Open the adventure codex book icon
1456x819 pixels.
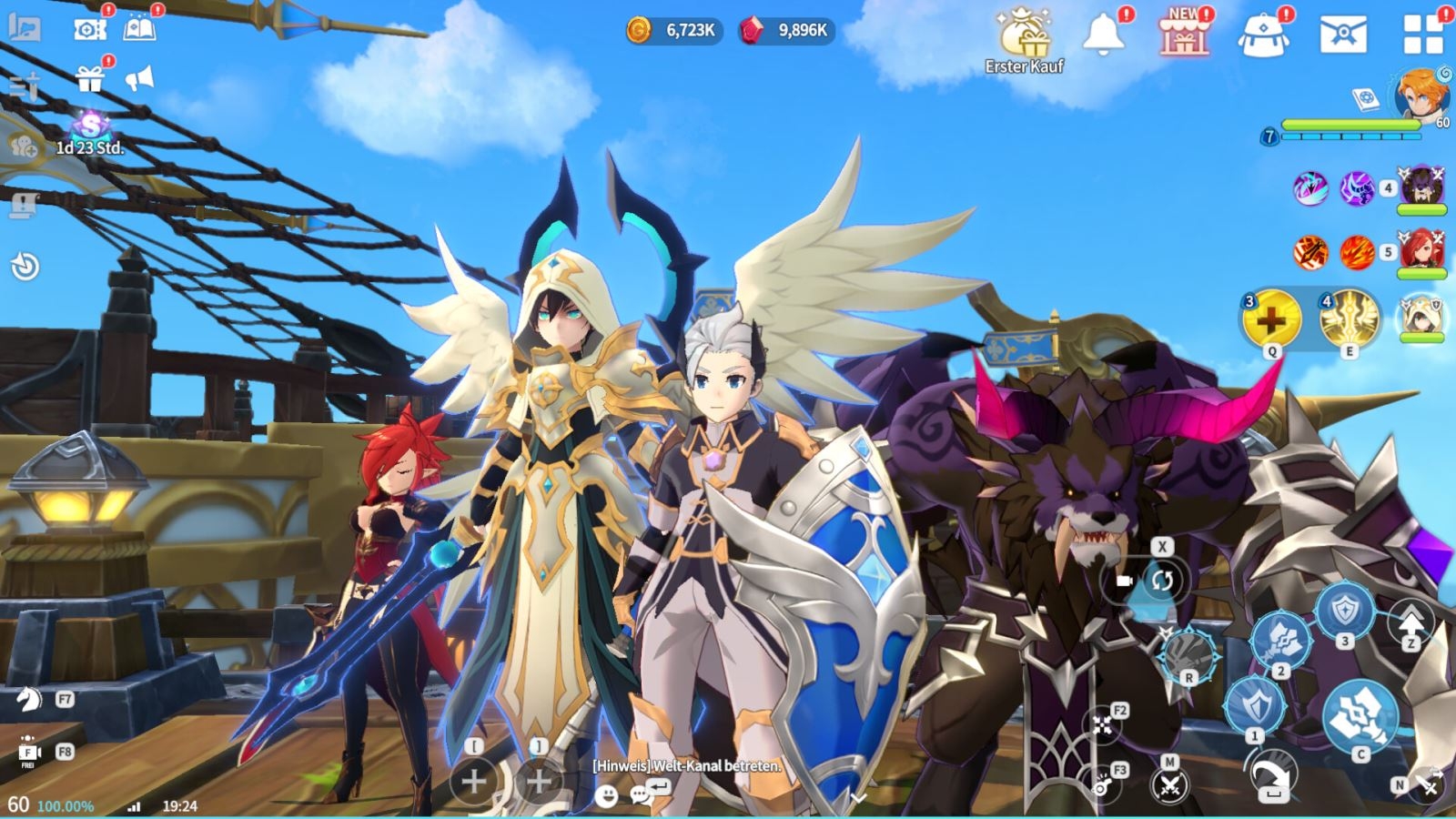pos(138,28)
